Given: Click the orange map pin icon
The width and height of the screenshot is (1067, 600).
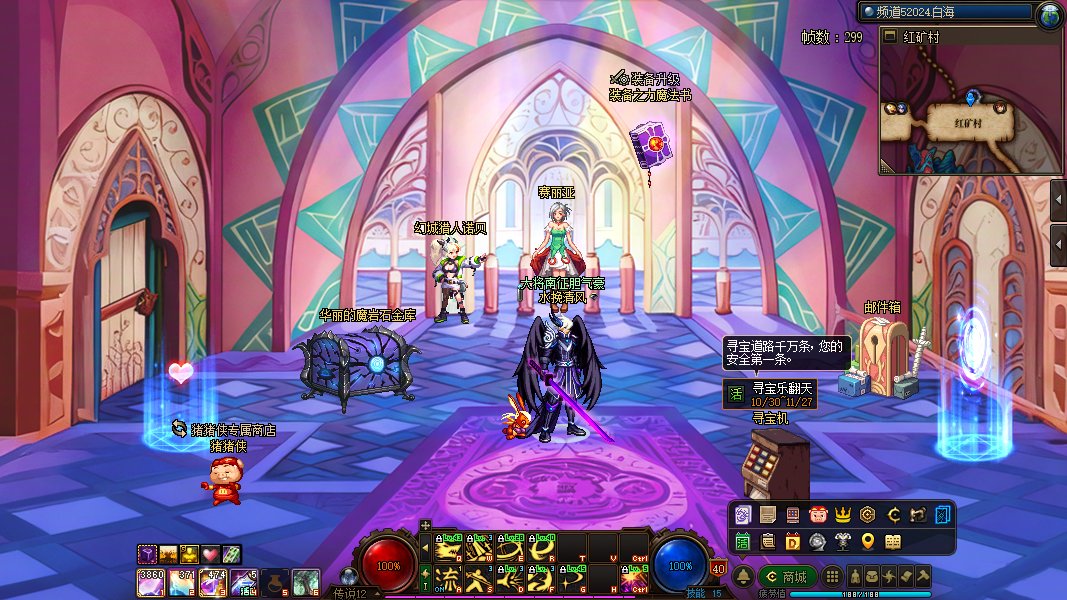Looking at the screenshot, I should point(867,541).
